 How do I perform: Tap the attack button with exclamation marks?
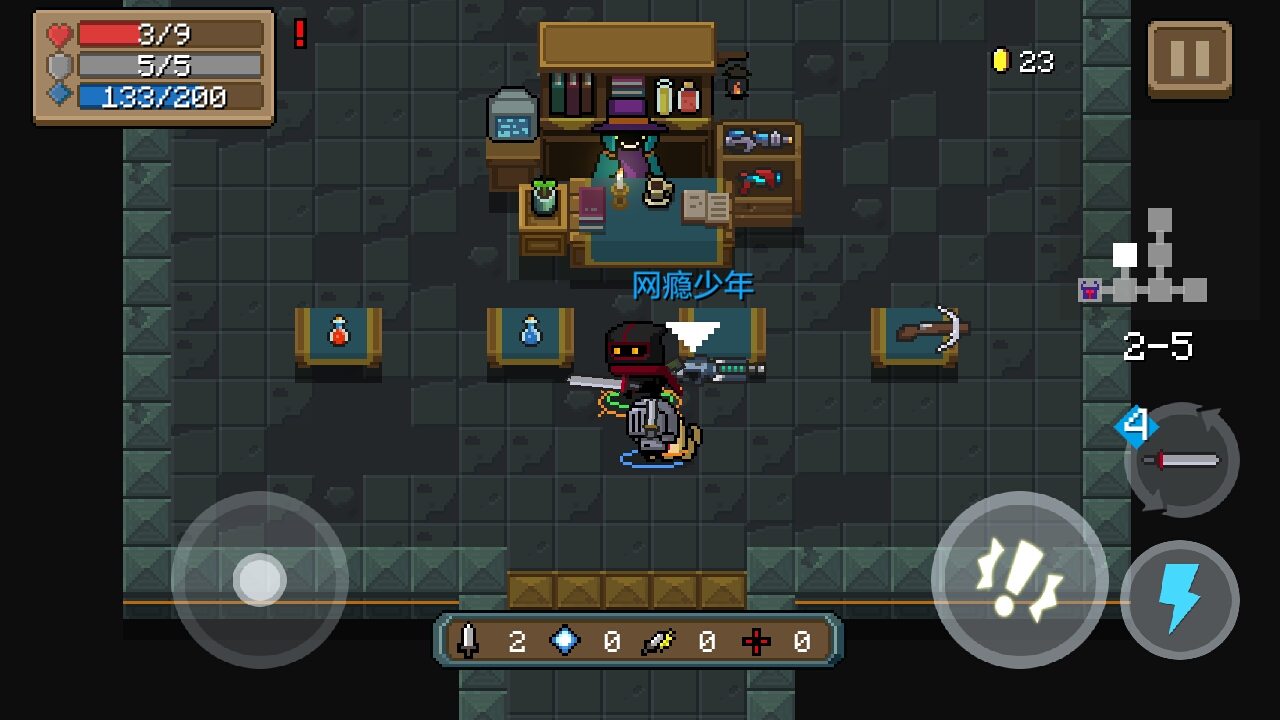1019,579
